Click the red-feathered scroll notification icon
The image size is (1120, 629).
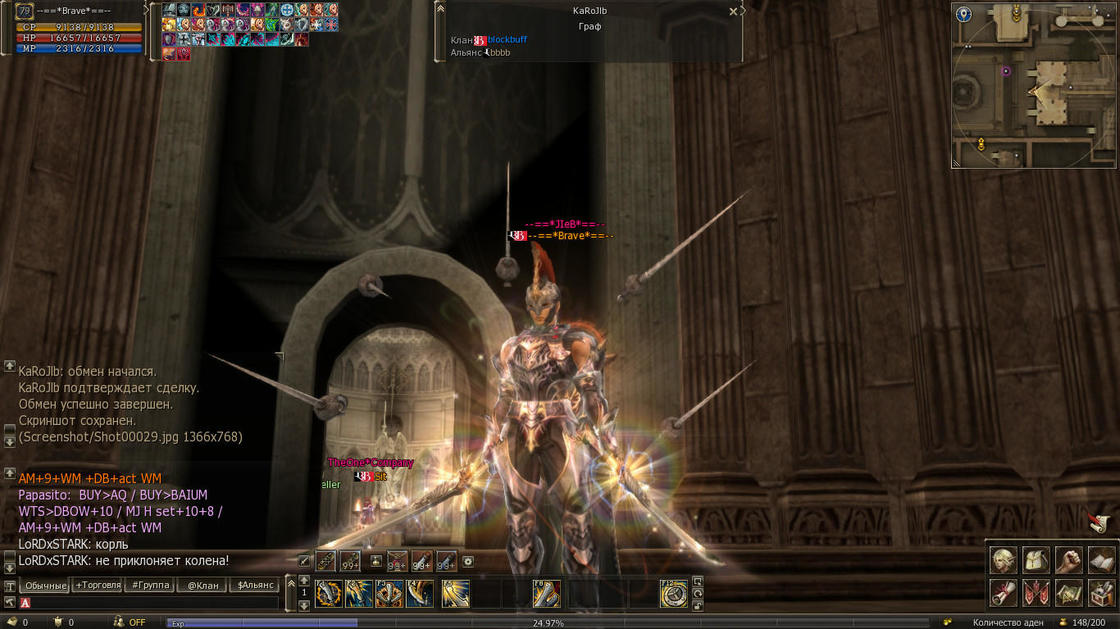(1098, 523)
